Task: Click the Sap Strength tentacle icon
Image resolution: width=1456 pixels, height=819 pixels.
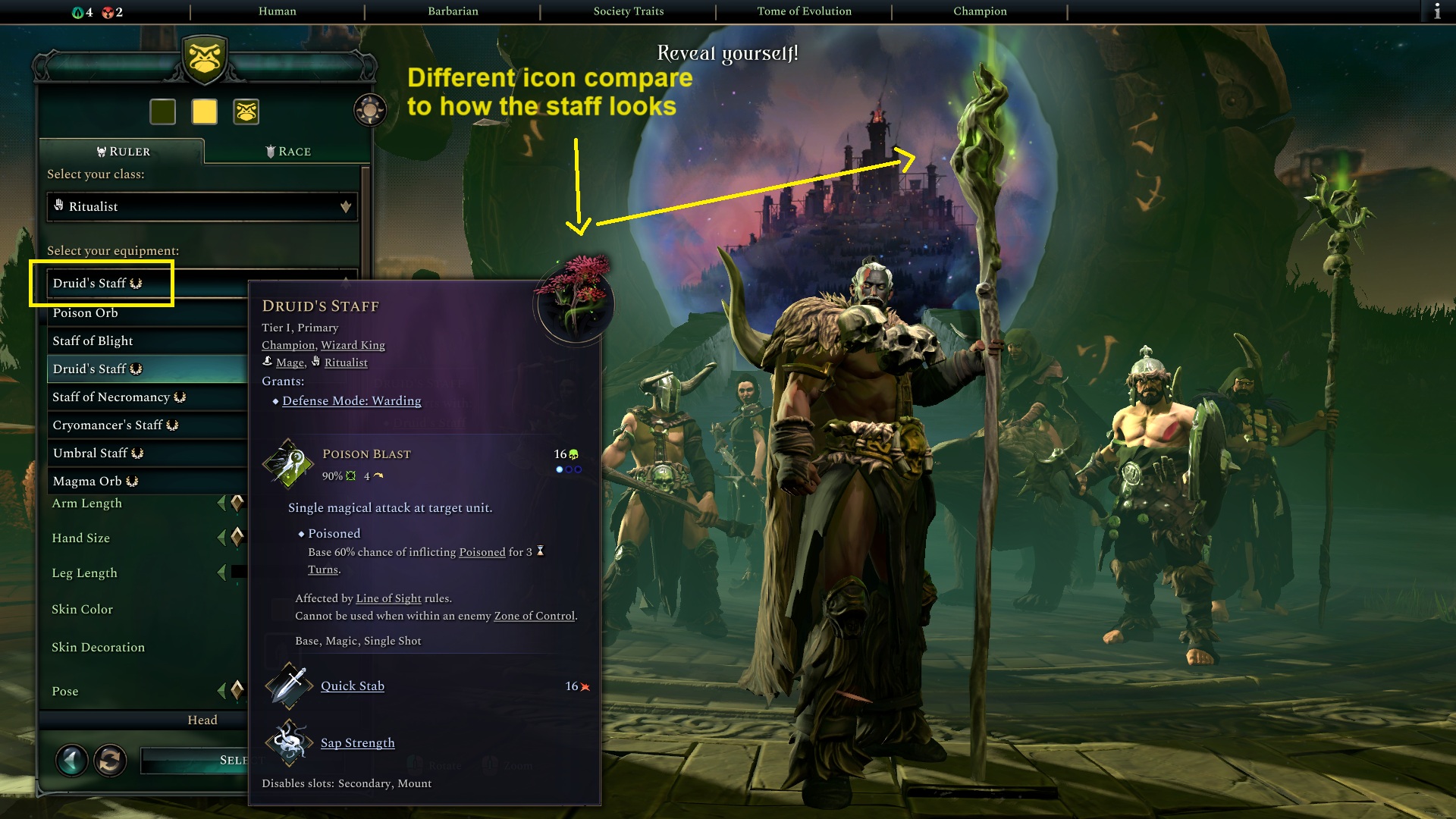Action: [288, 744]
